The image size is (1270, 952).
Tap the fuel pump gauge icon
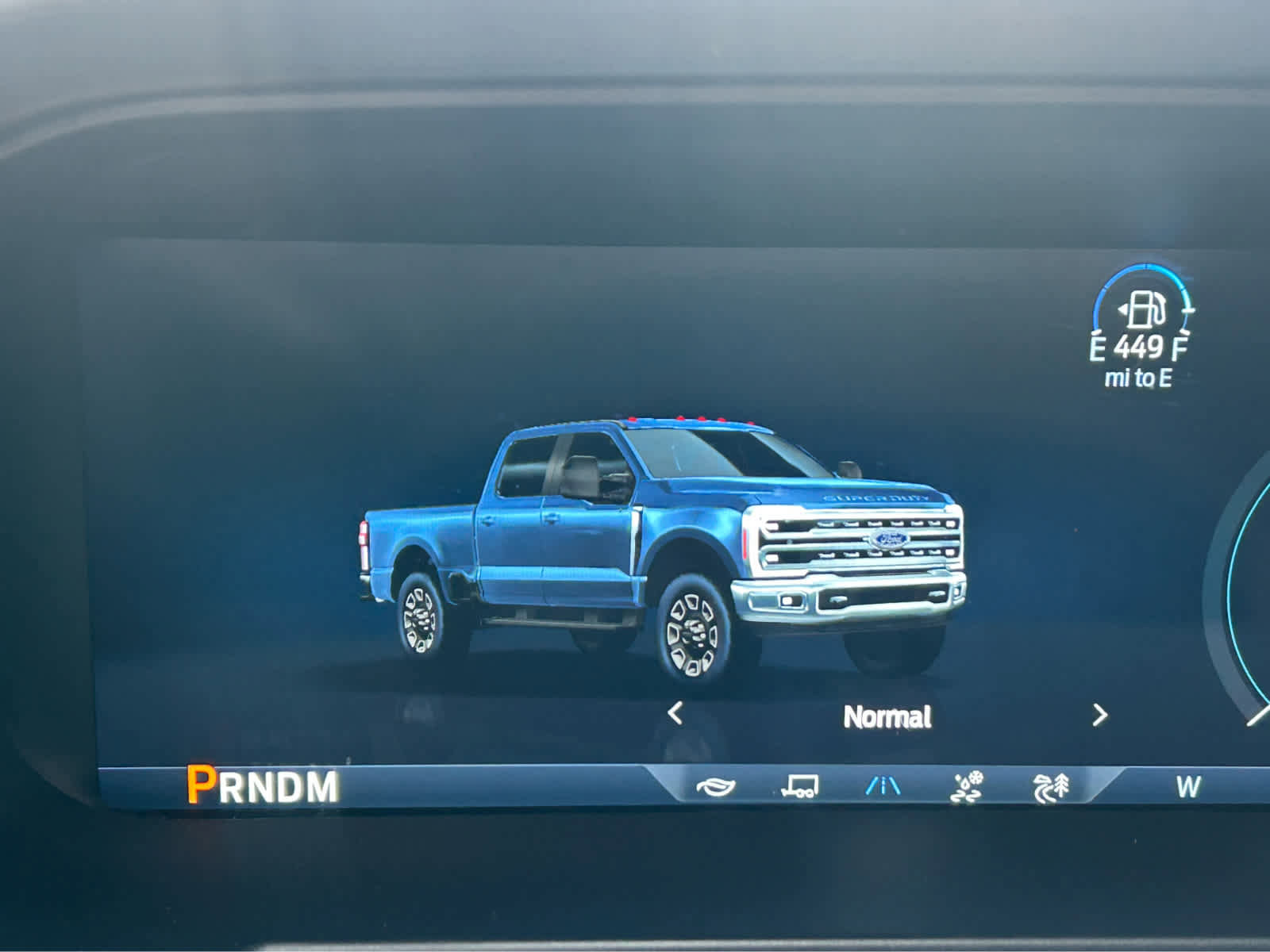click(1144, 311)
